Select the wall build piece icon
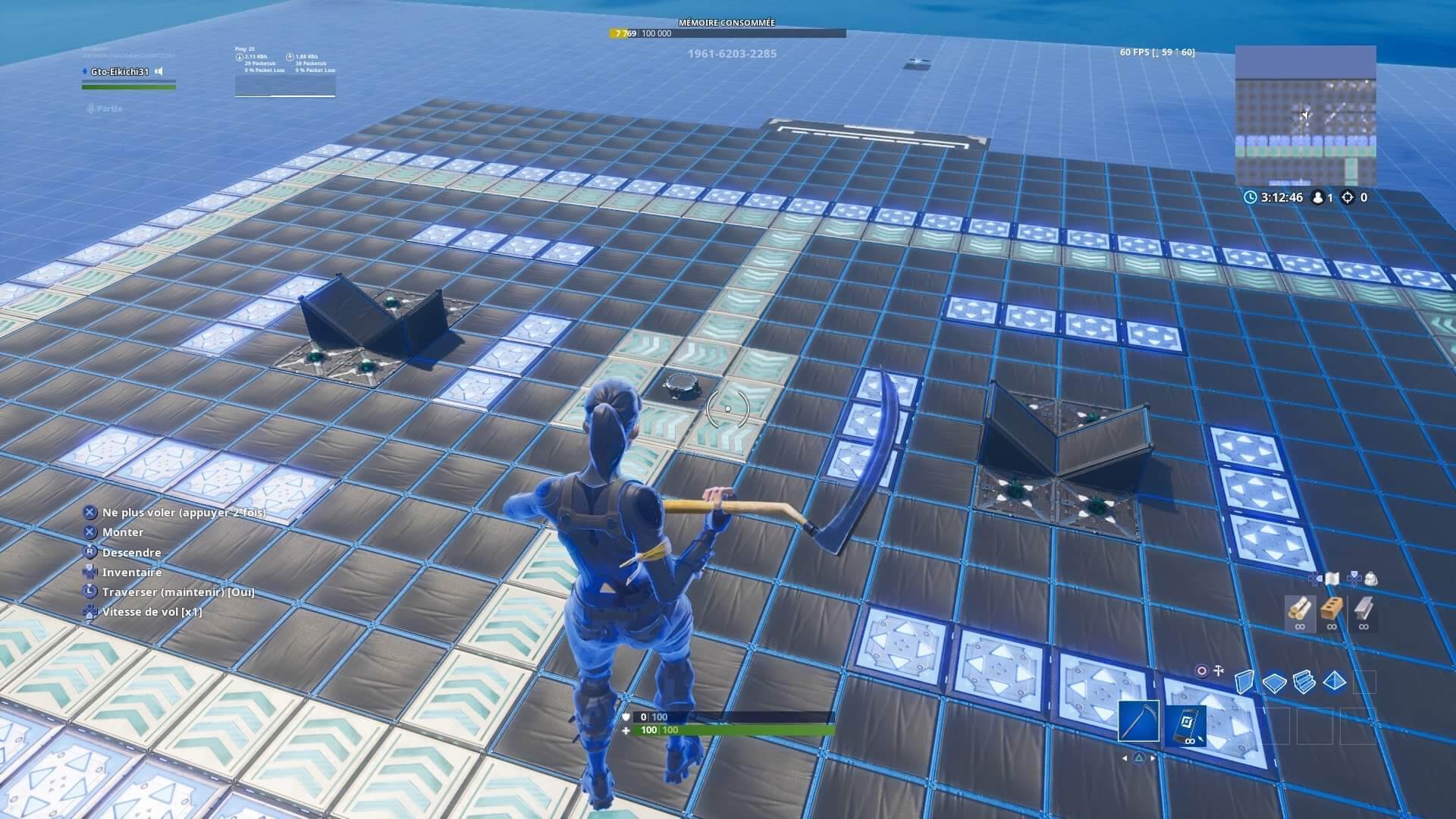Viewport: 1456px width, 819px height. (1244, 681)
